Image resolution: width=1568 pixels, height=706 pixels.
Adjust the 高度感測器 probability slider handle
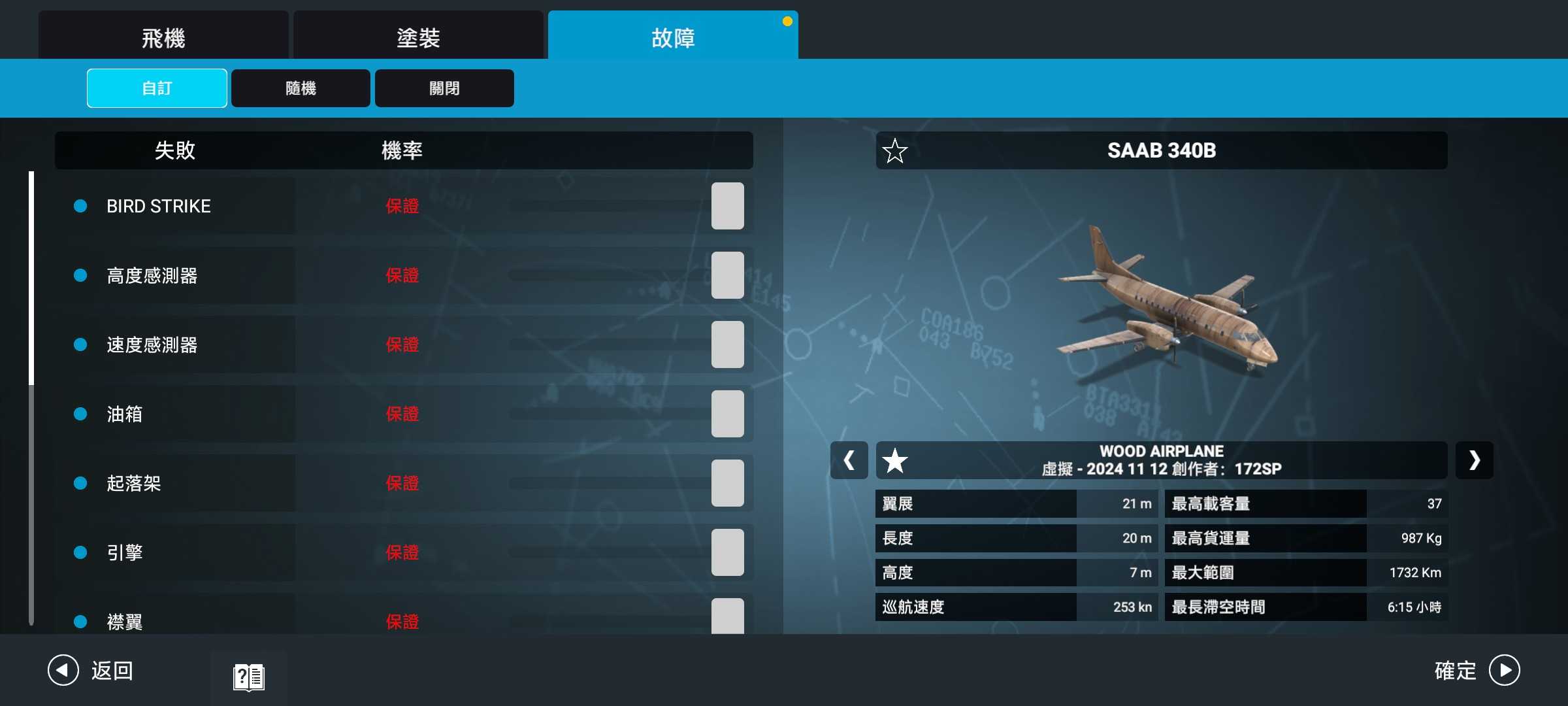pyautogui.click(x=727, y=275)
